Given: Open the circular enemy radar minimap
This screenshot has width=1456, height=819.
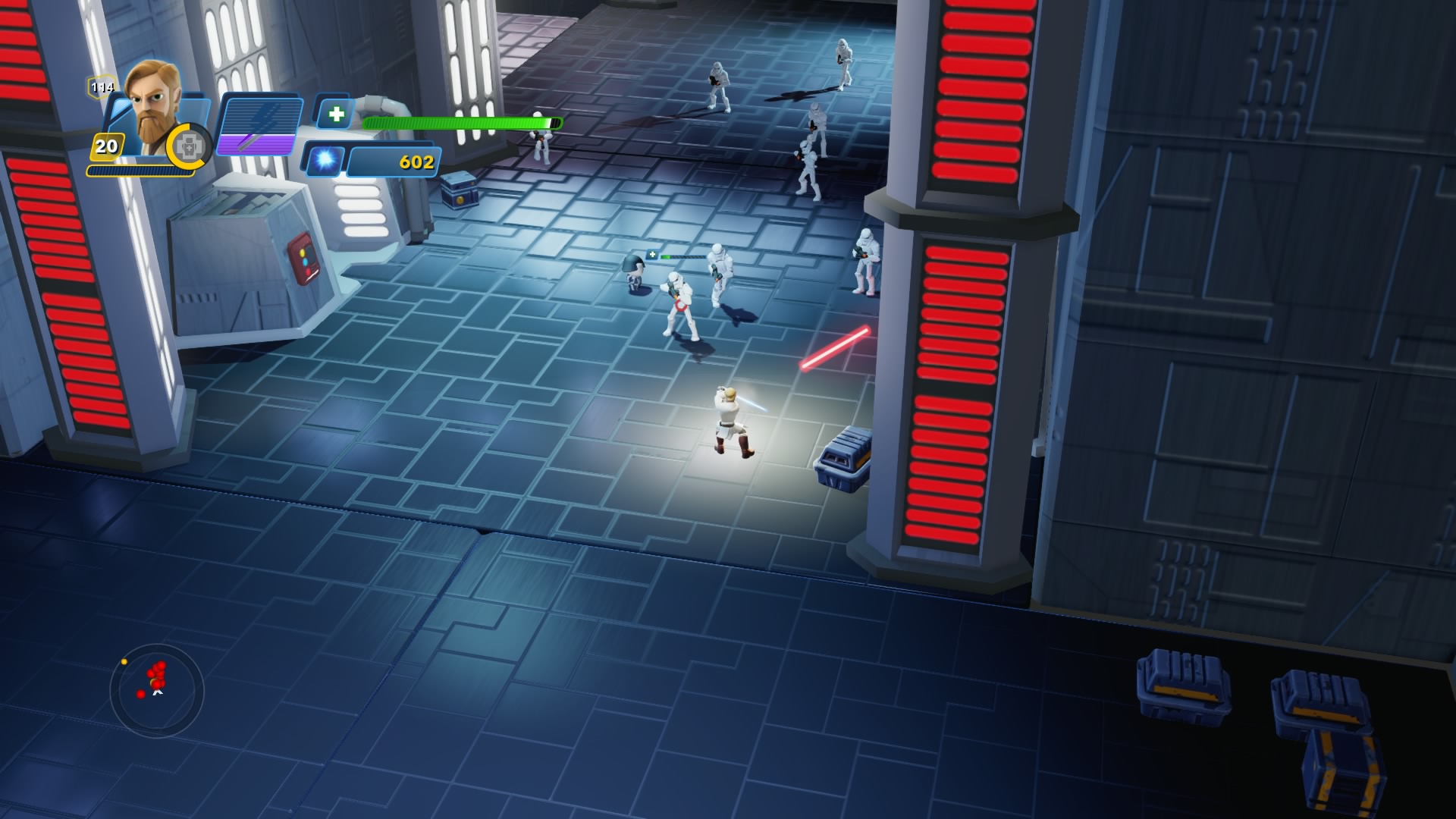Looking at the screenshot, I should 157,691.
